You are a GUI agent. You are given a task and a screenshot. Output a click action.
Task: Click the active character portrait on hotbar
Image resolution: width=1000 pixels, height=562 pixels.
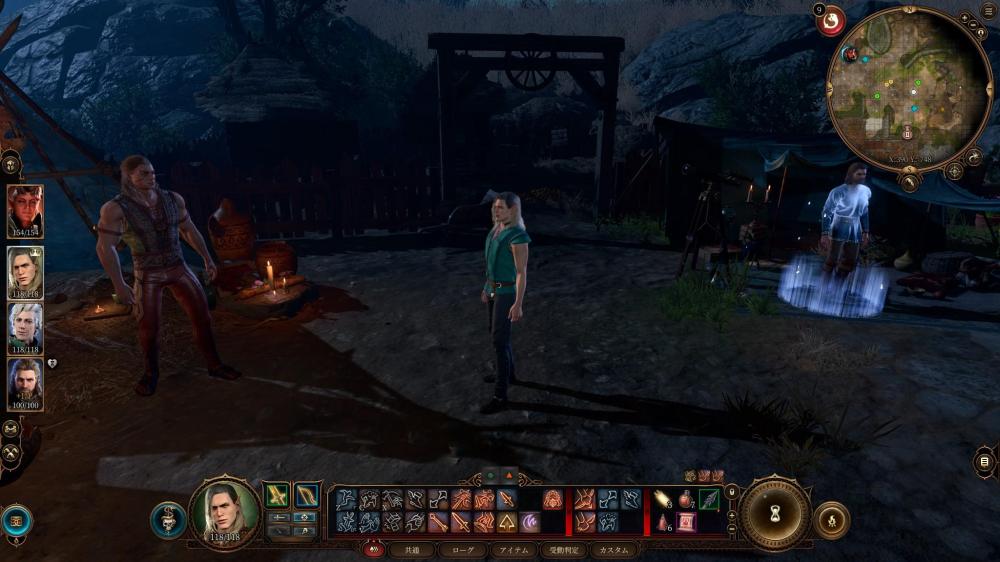pos(225,513)
